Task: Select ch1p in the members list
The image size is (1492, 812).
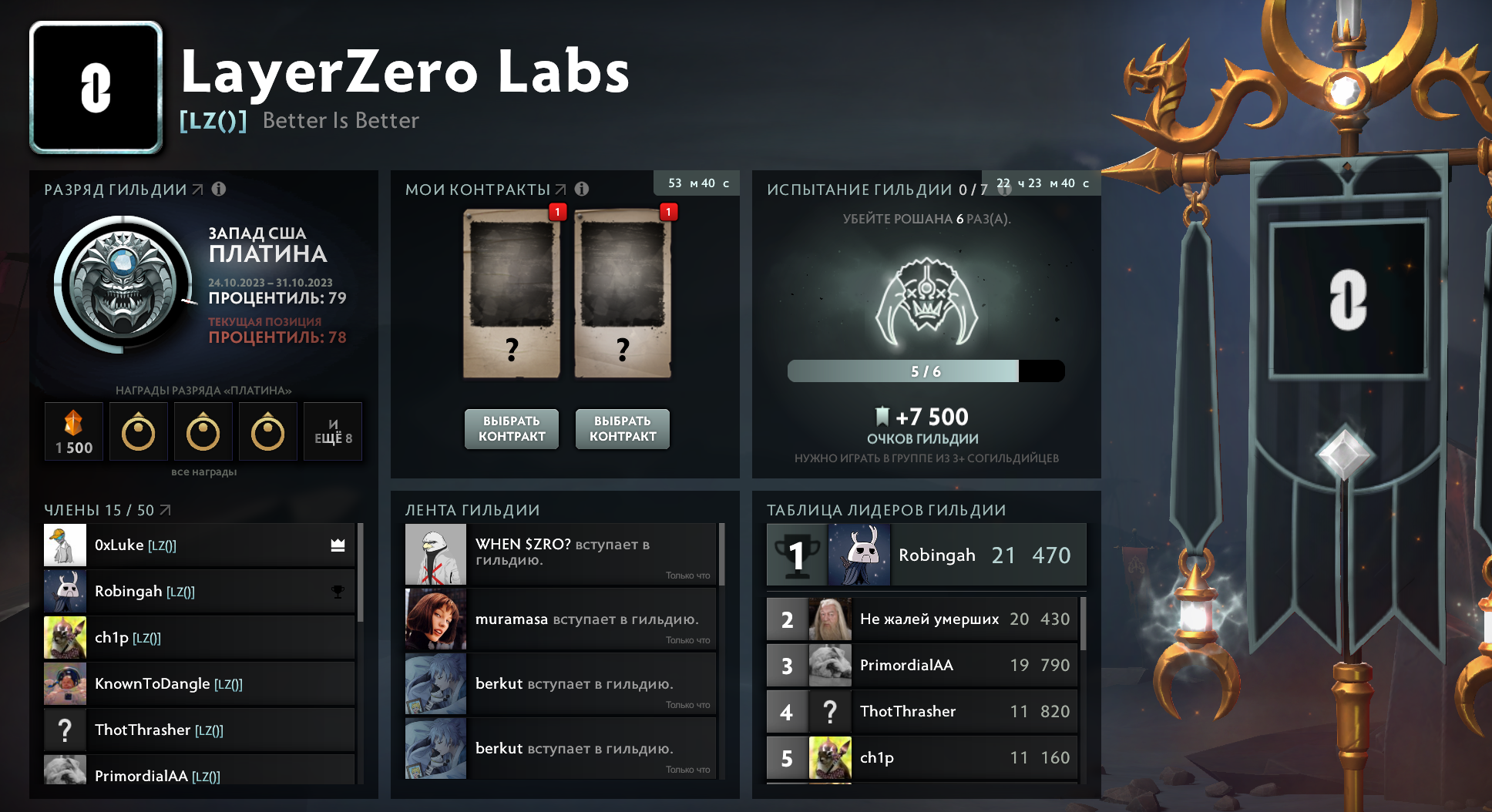Action: tap(199, 638)
